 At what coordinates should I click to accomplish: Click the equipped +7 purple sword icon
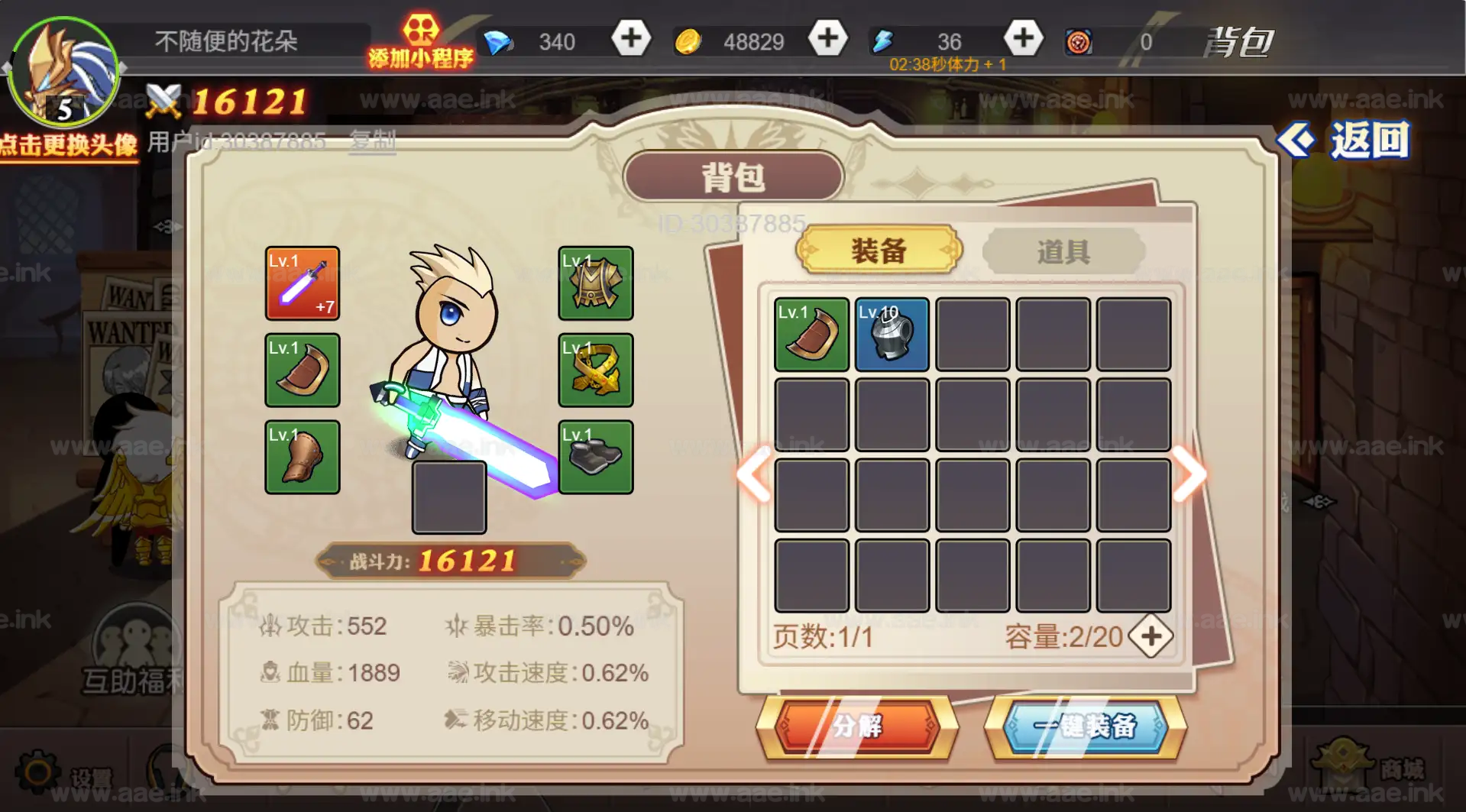click(302, 284)
